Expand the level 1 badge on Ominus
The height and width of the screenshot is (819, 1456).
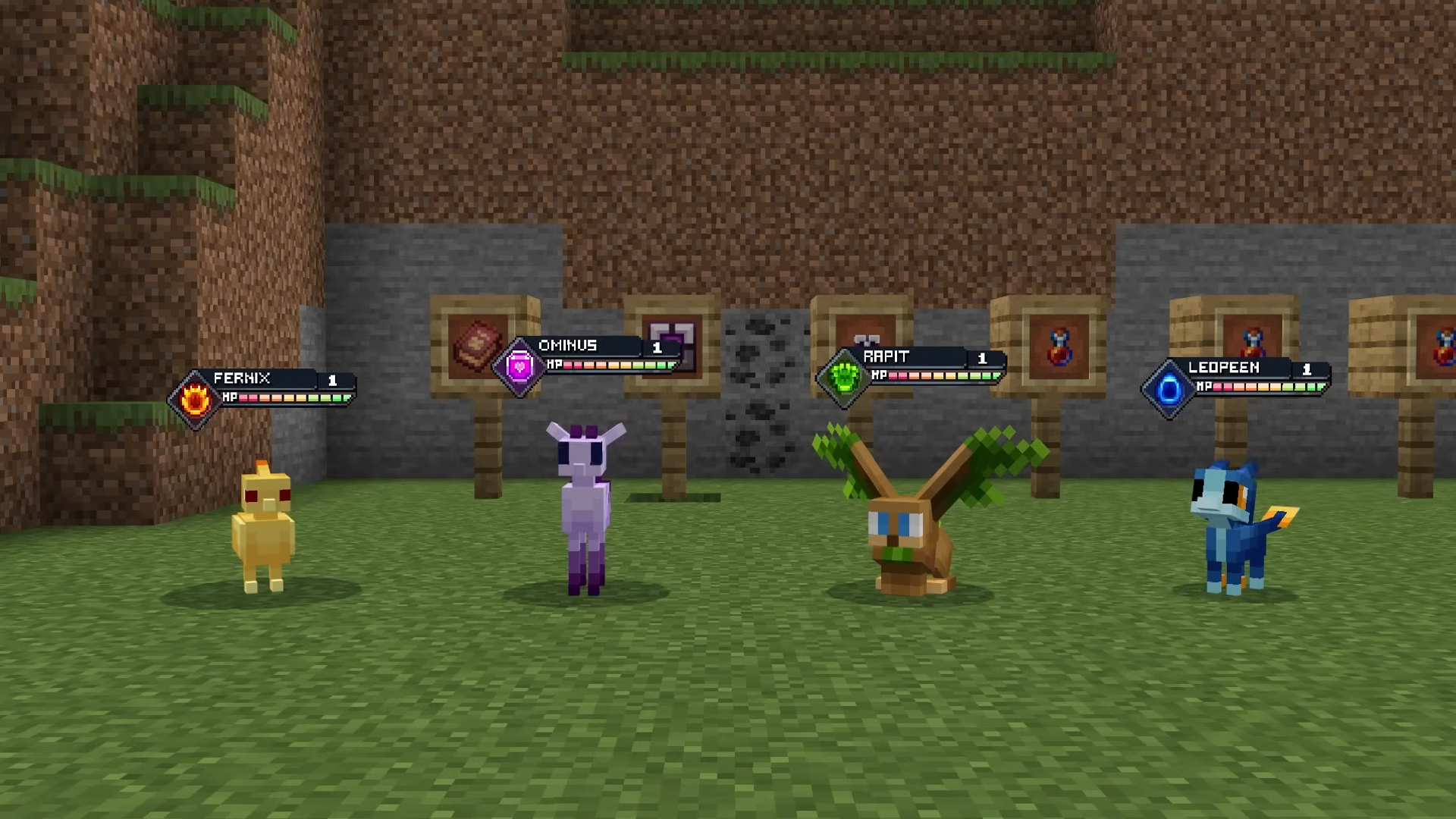657,346
